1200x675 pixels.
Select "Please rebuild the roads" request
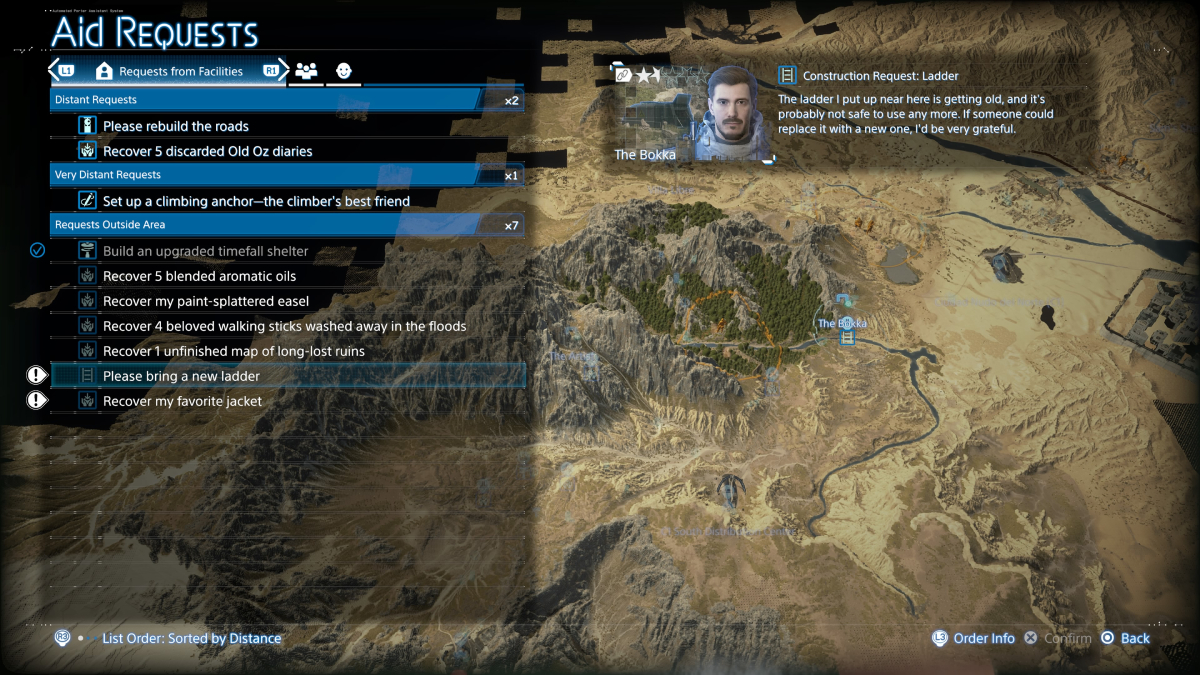pyautogui.click(x=176, y=126)
